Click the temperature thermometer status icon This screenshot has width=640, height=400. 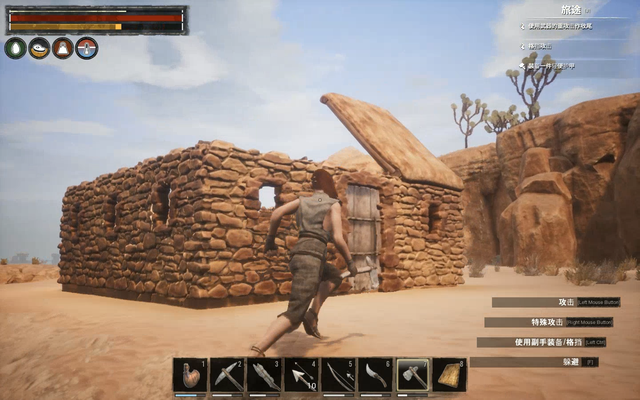(87, 48)
